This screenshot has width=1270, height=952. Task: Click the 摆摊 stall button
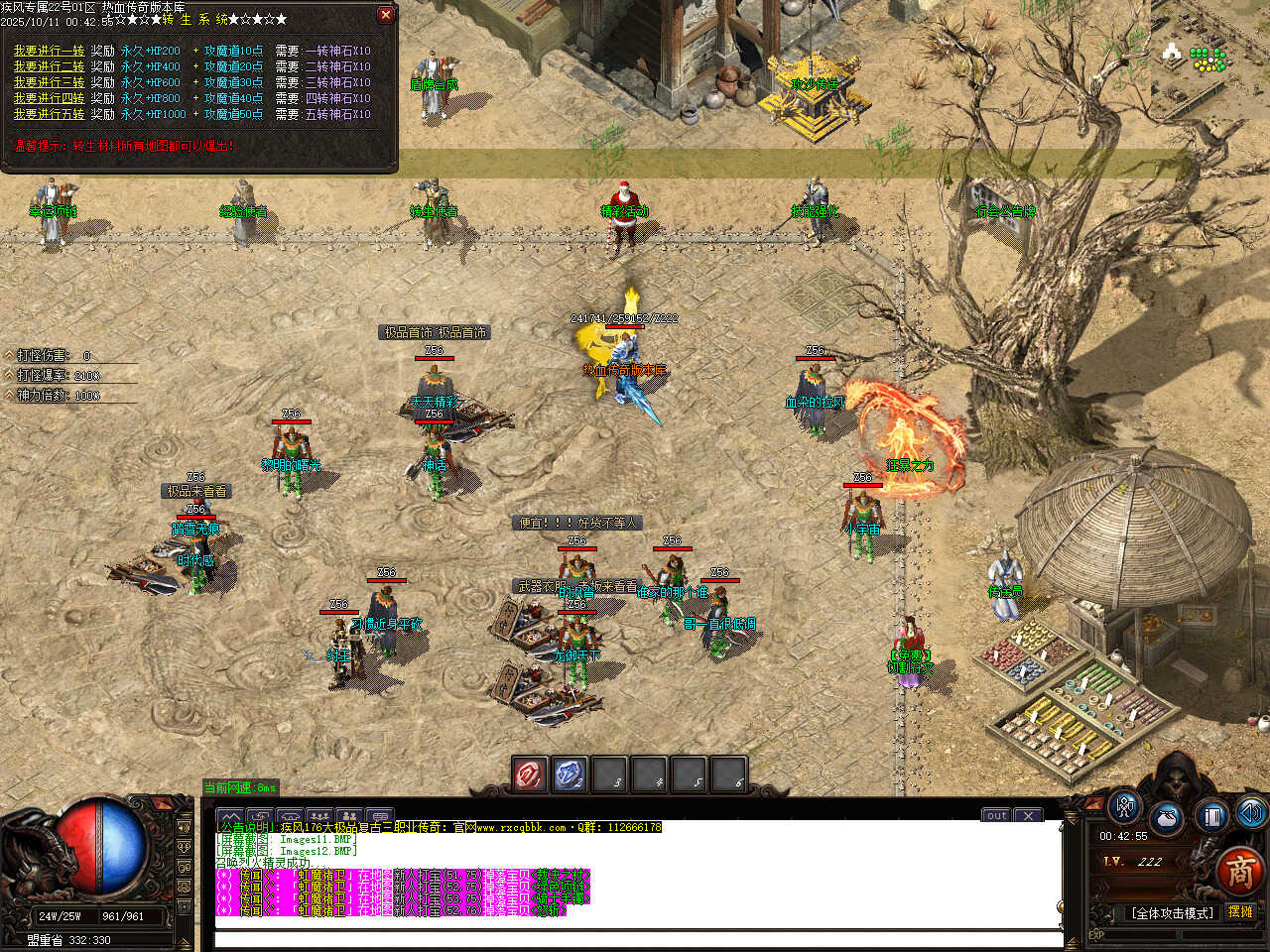click(1240, 912)
